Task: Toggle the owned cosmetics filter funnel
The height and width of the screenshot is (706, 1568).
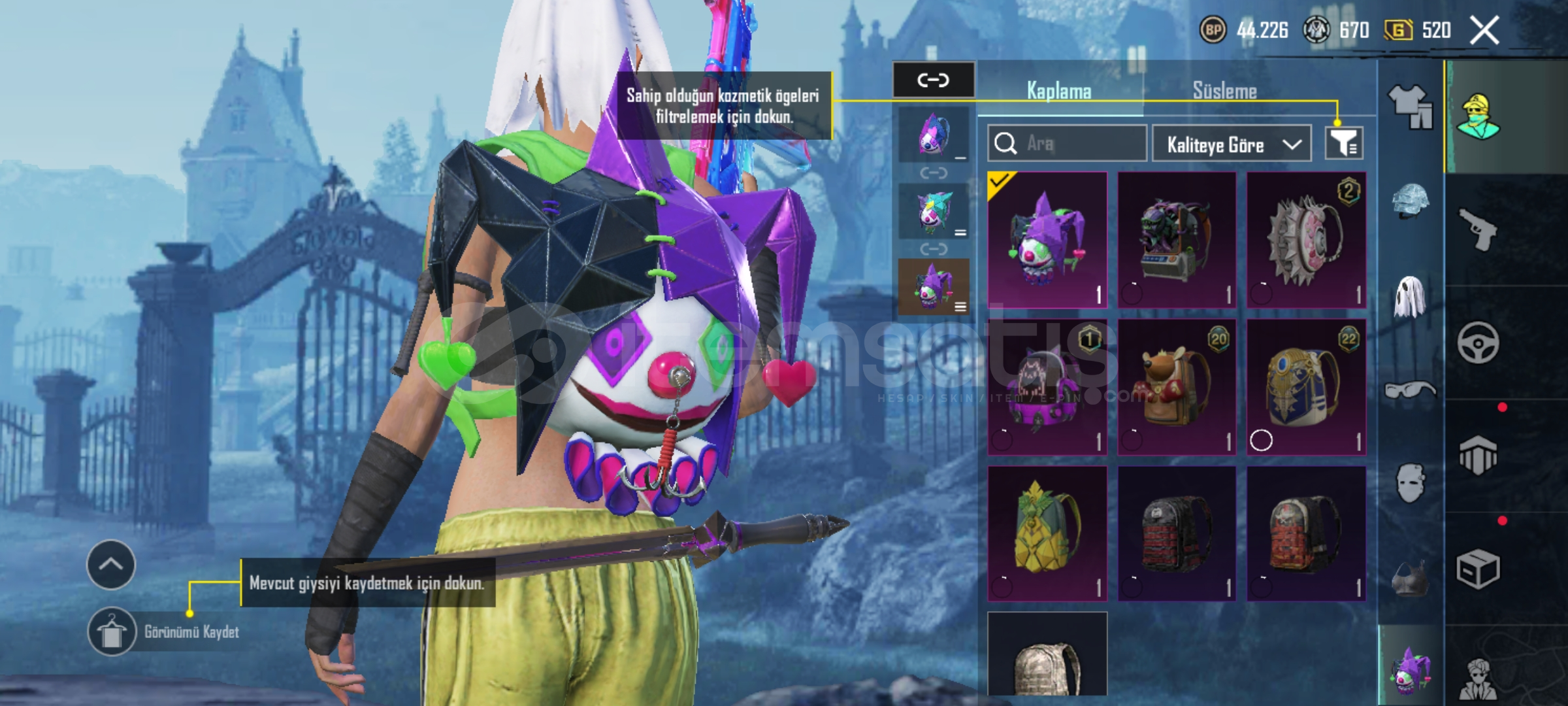Action: click(1343, 143)
